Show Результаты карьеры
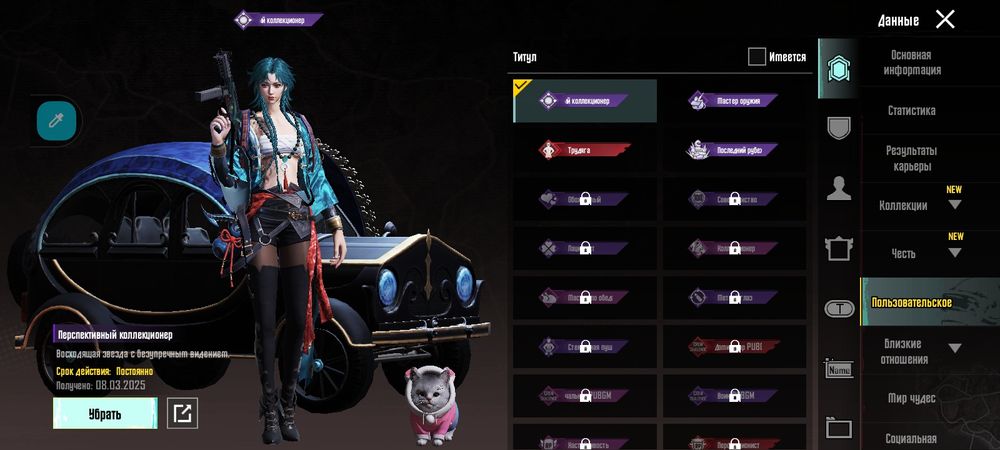This screenshot has width=1000, height=450. click(911, 158)
